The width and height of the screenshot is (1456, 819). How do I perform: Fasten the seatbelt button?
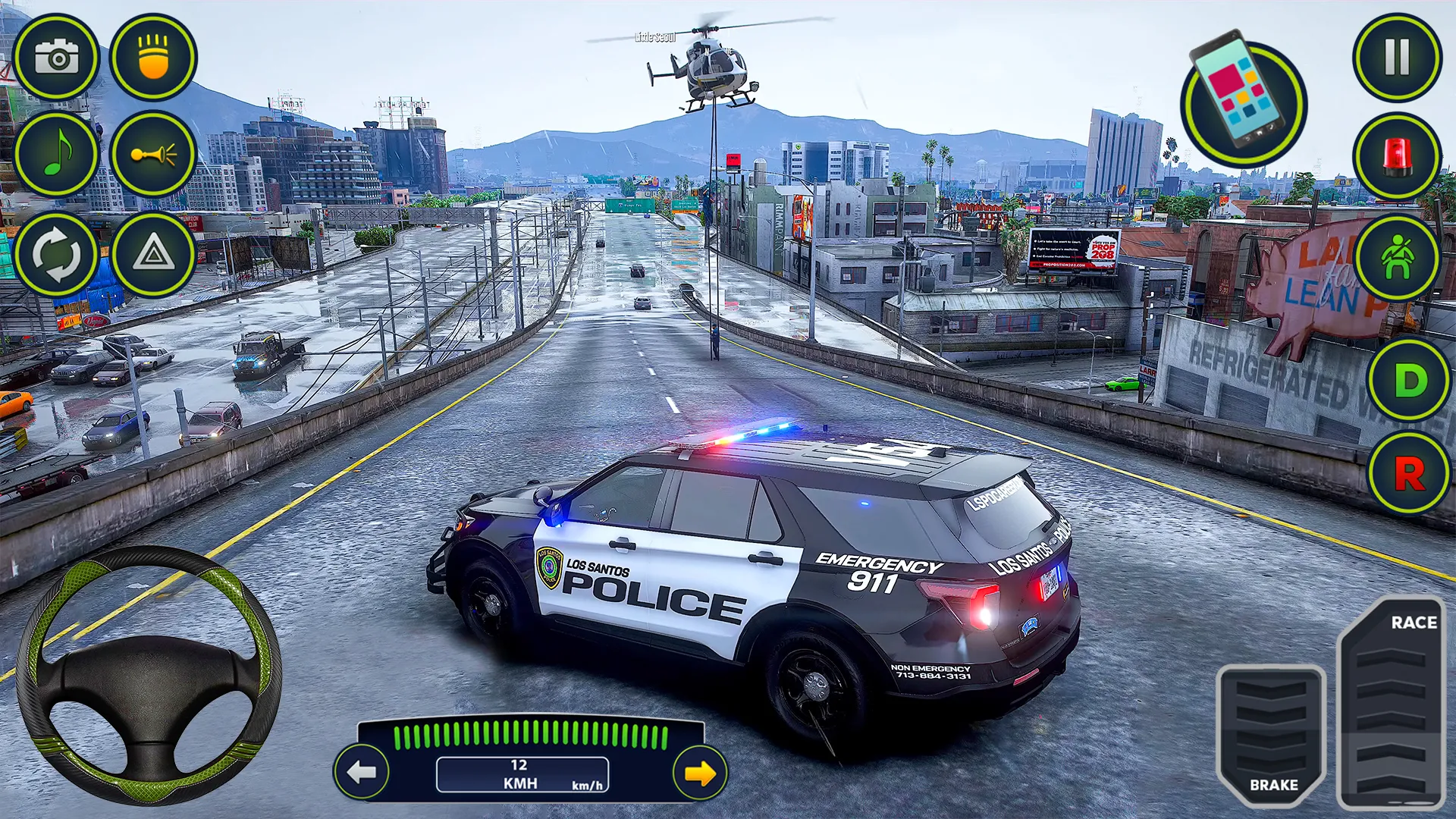1397,258
